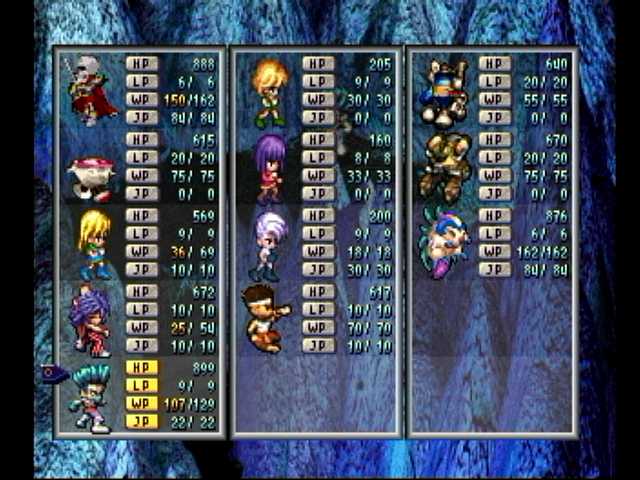Choose the blue robot with 640 HP
Viewport: 640px width, 480px height.
tap(444, 91)
